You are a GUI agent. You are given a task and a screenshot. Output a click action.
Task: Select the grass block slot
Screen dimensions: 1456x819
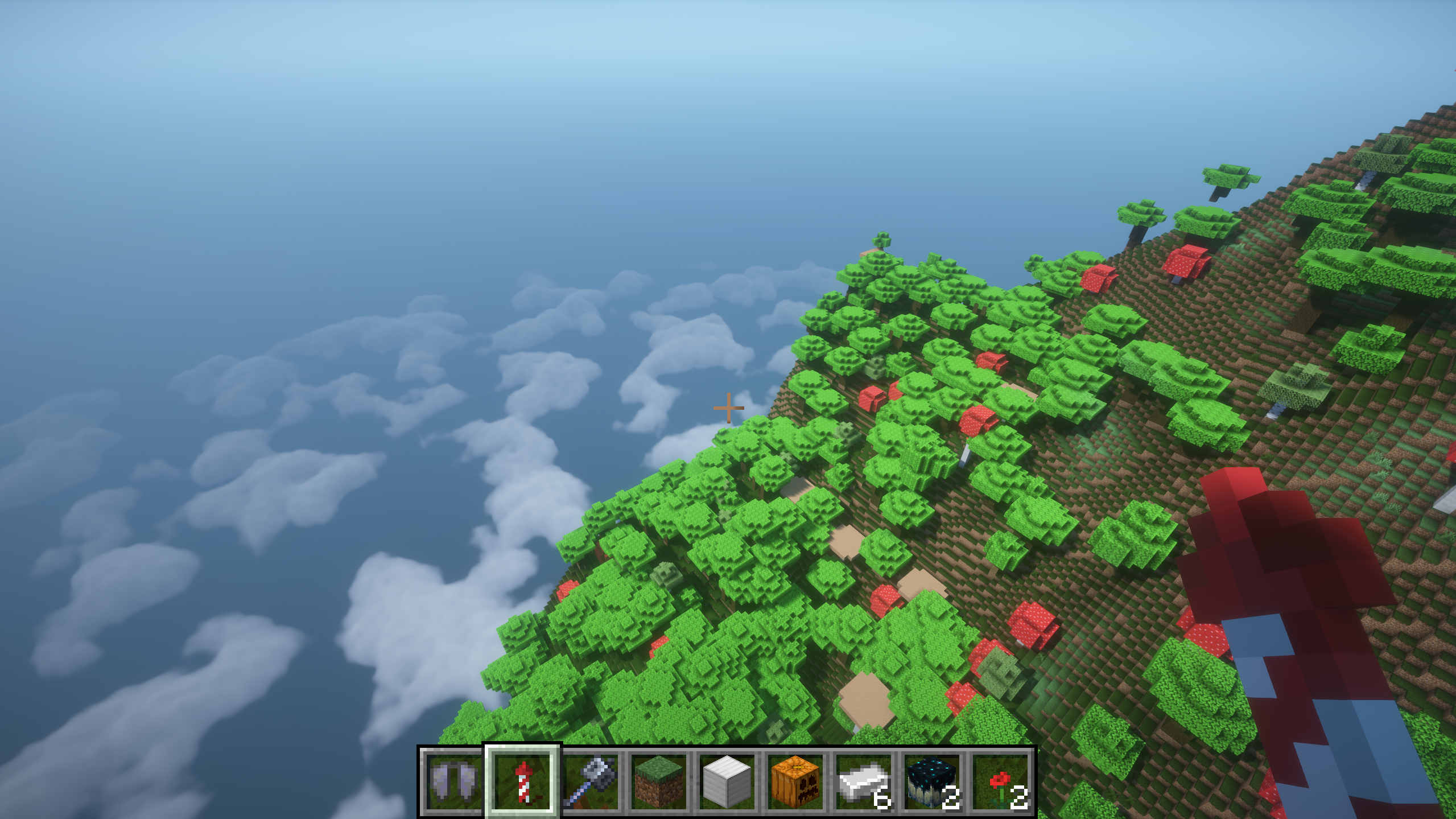[x=659, y=781]
